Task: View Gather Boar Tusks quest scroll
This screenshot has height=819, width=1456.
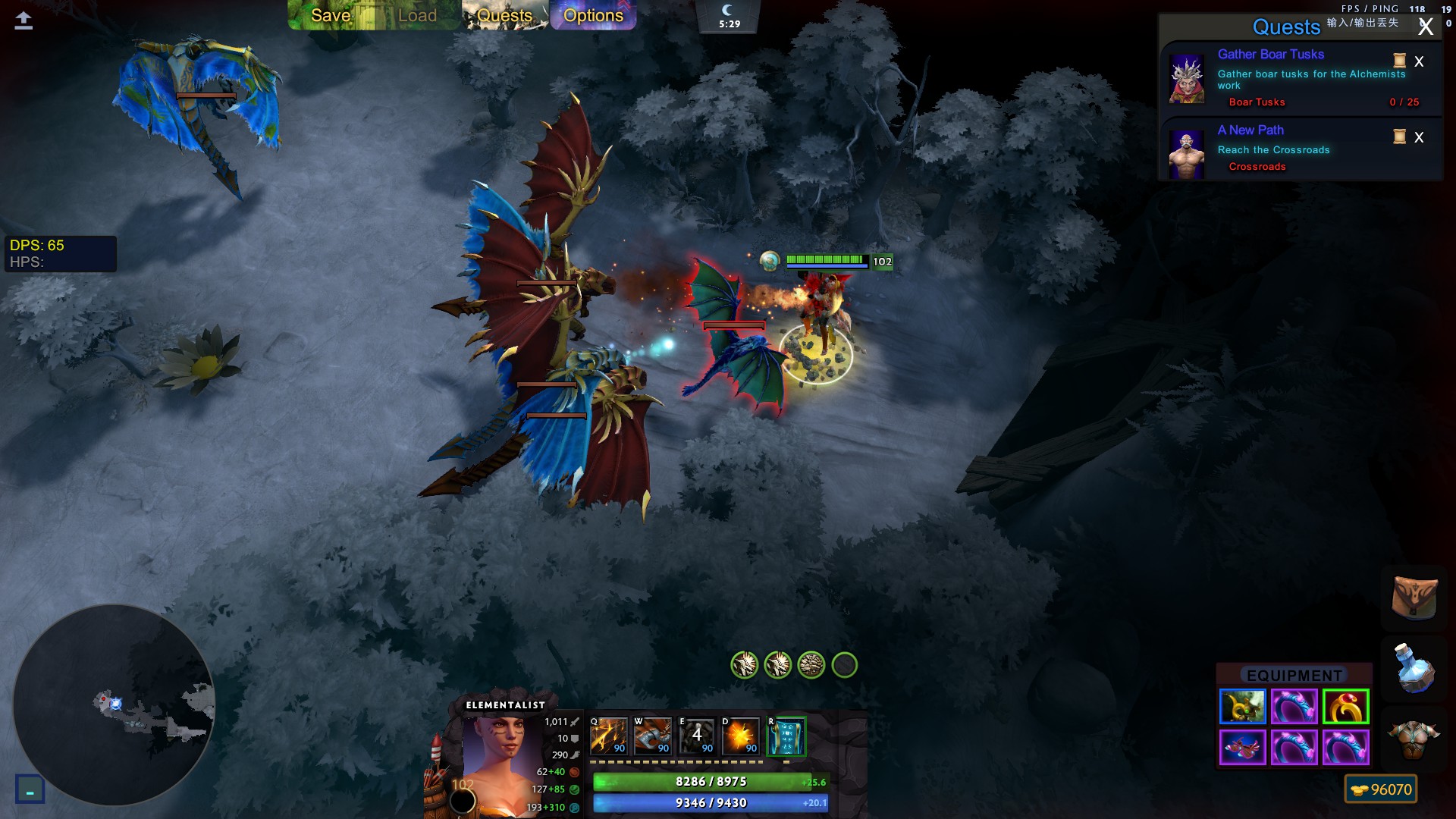Action: click(x=1400, y=61)
